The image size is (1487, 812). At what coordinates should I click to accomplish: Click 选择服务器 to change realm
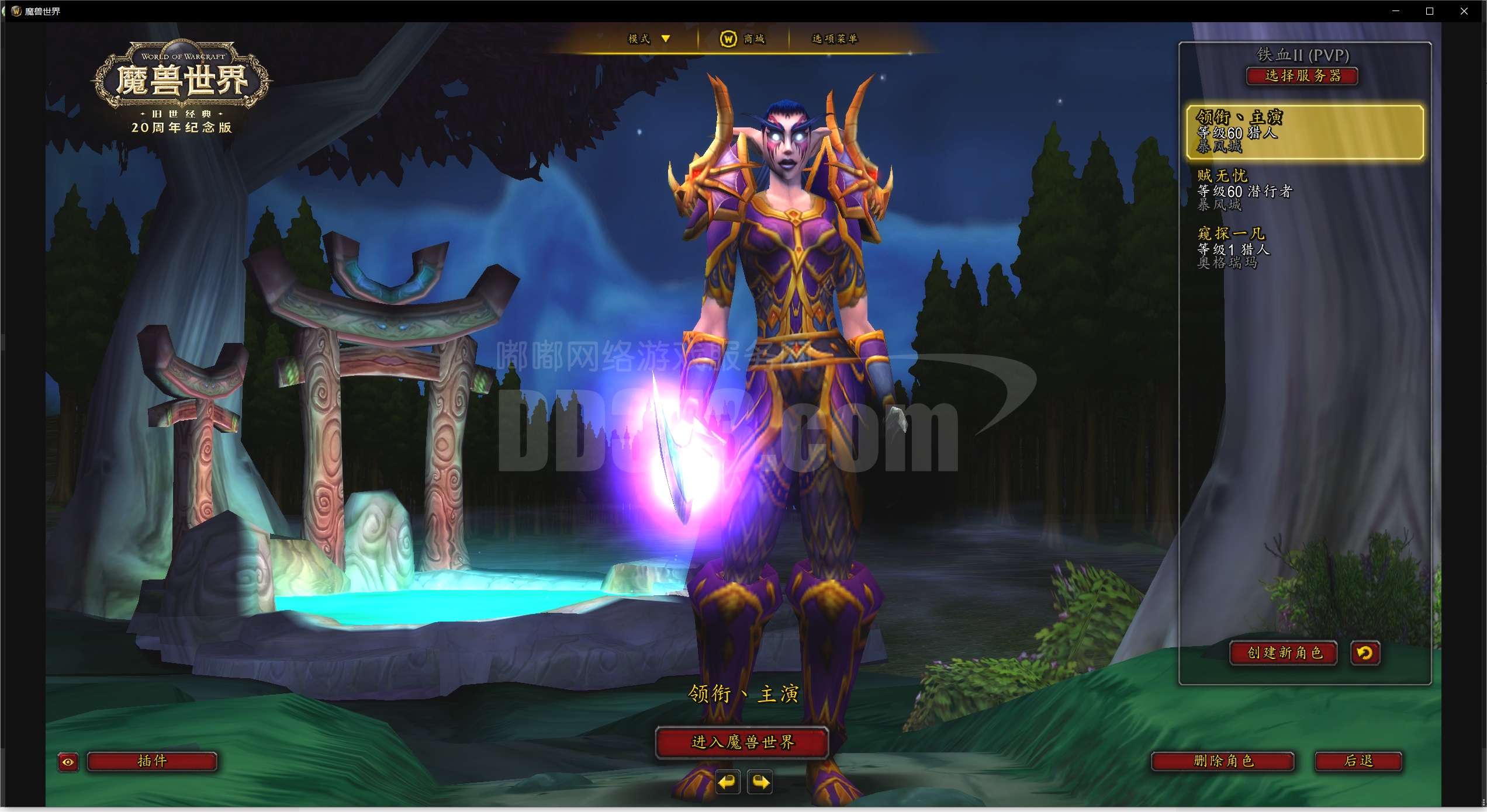pyautogui.click(x=1302, y=76)
